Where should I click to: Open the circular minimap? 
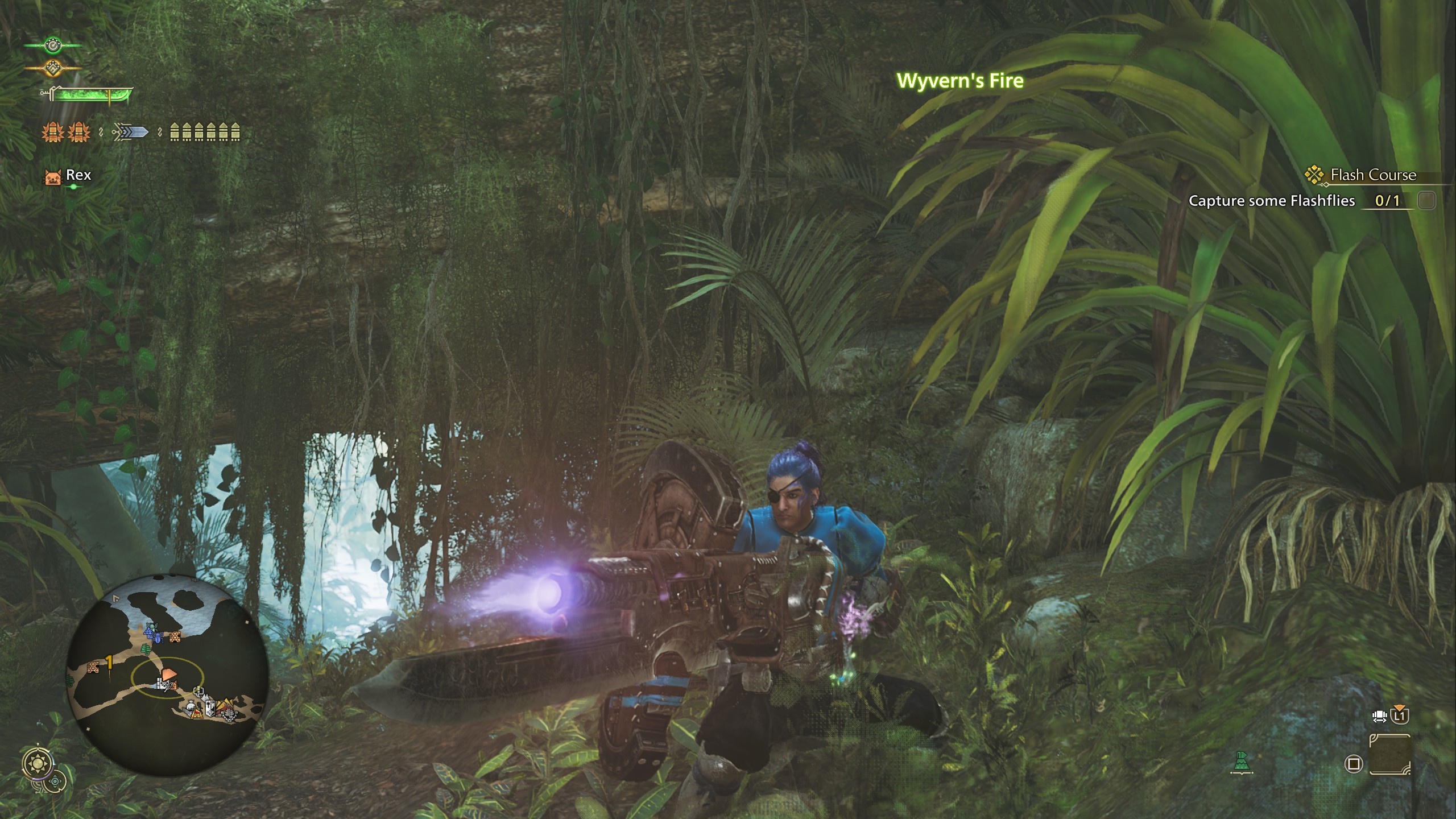(167, 675)
